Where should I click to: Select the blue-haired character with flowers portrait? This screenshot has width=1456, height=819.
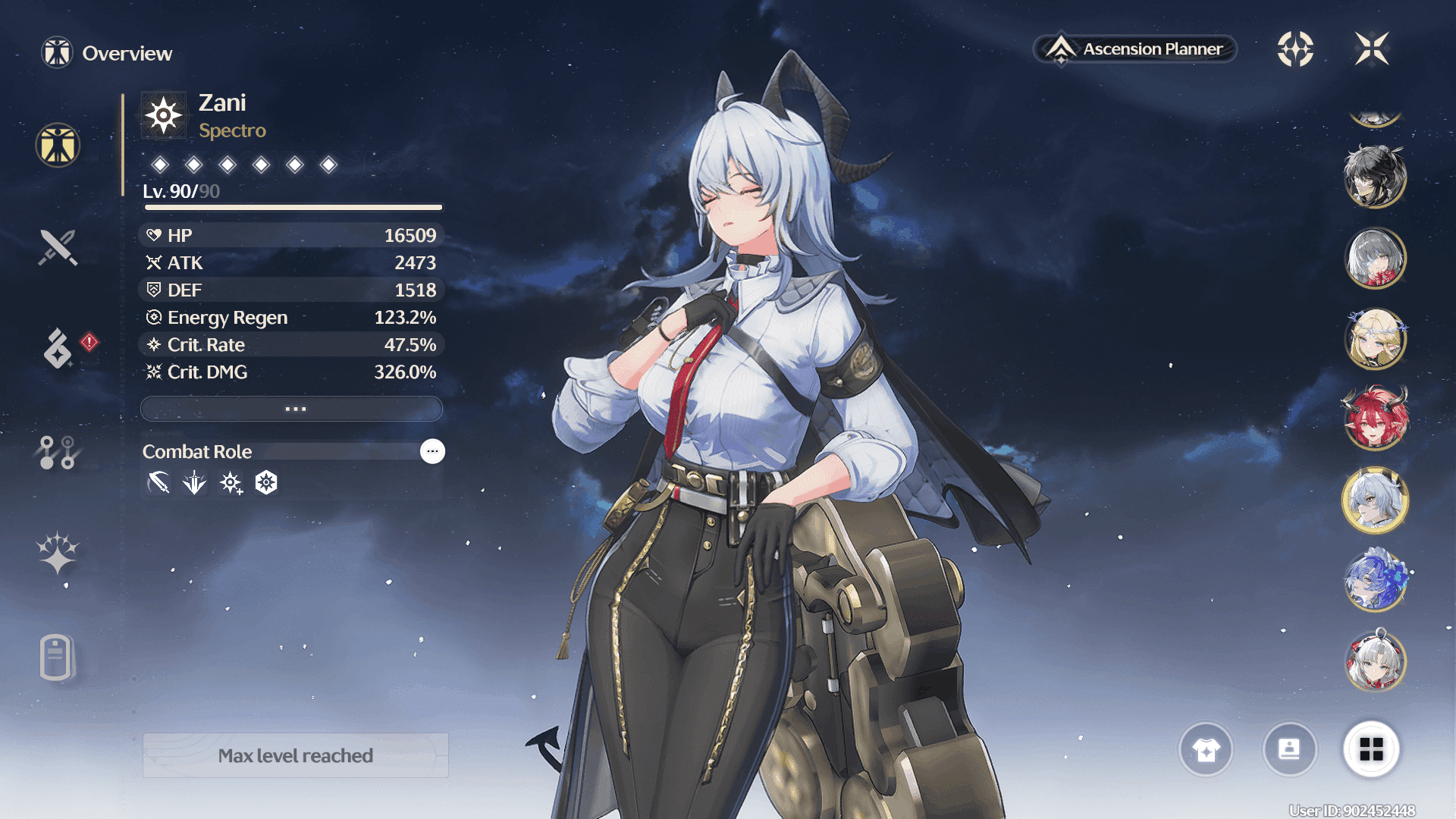(x=1375, y=581)
